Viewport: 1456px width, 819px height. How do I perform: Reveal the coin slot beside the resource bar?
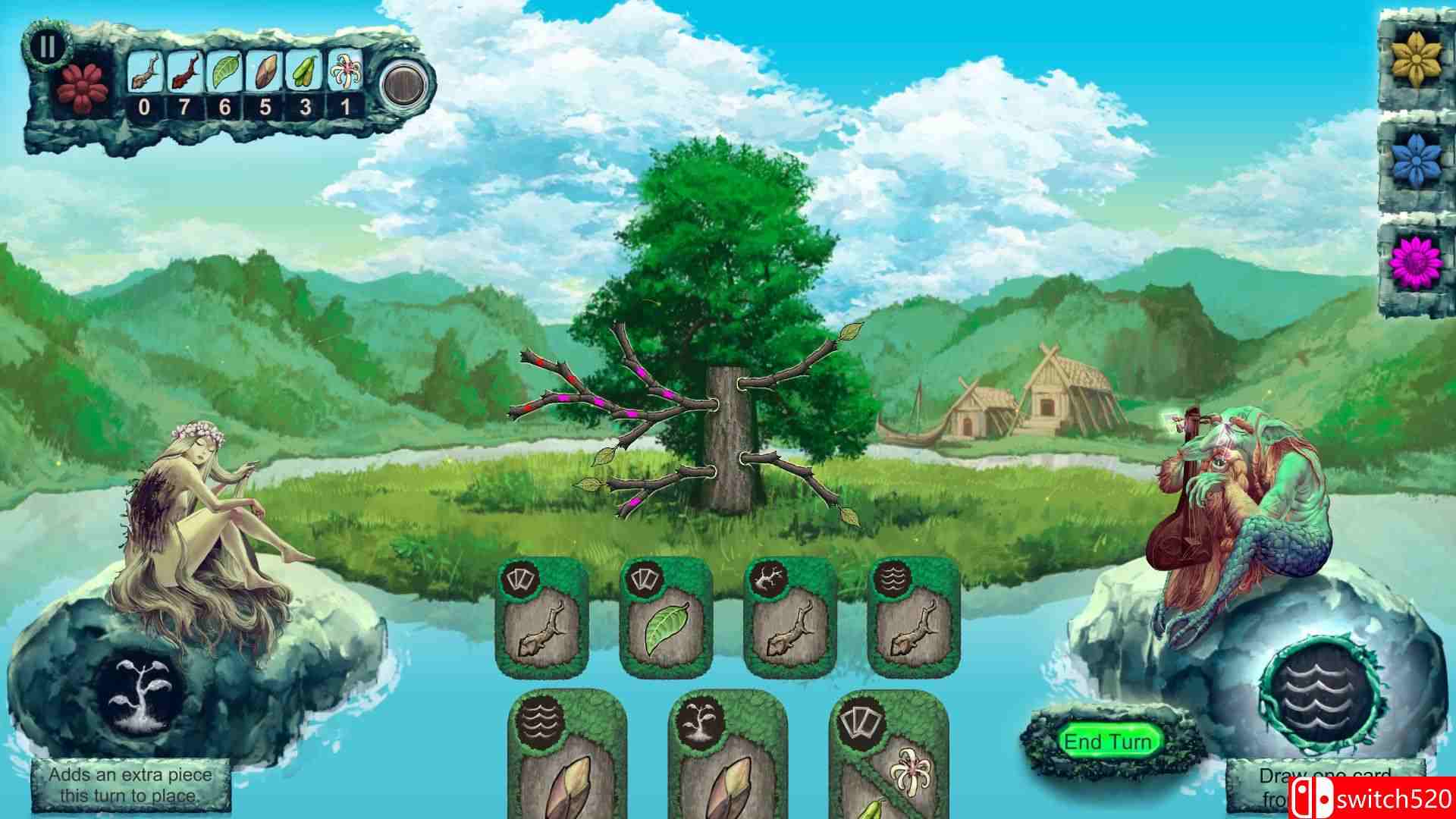(x=403, y=85)
